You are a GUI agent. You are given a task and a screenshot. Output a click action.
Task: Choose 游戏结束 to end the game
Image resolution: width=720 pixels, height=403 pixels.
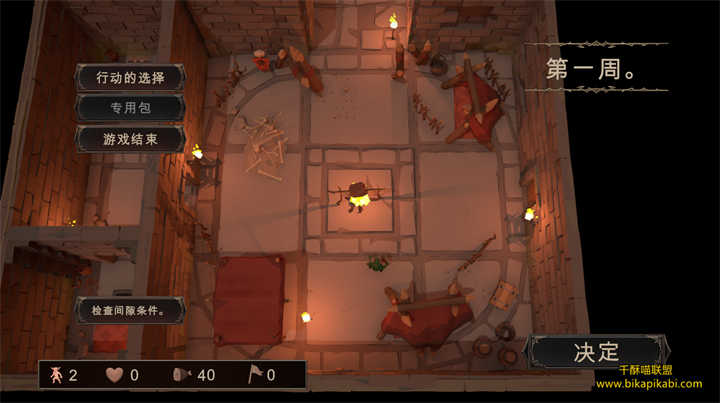(130, 139)
